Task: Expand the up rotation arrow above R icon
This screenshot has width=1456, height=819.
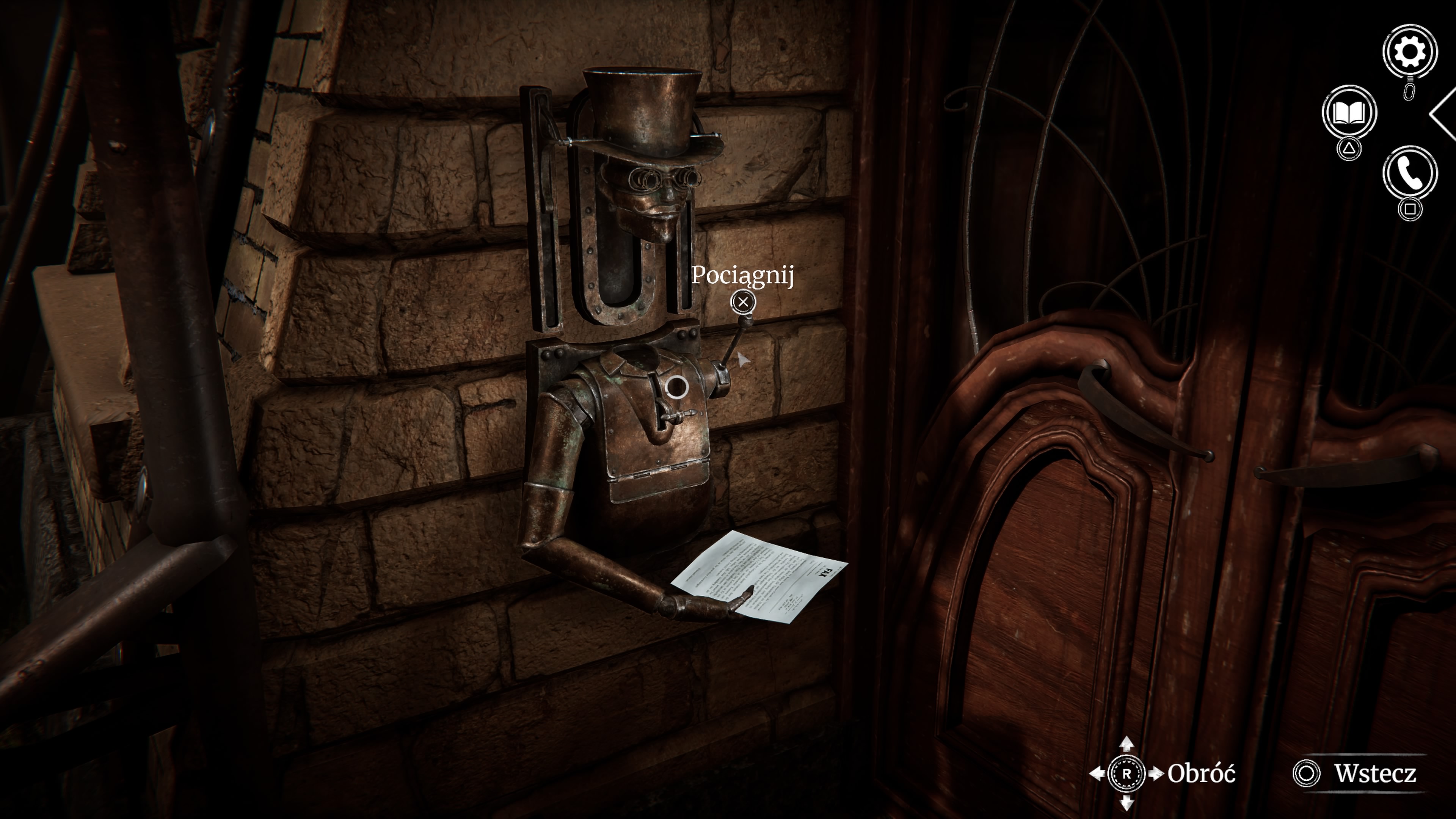Action: tap(1127, 745)
